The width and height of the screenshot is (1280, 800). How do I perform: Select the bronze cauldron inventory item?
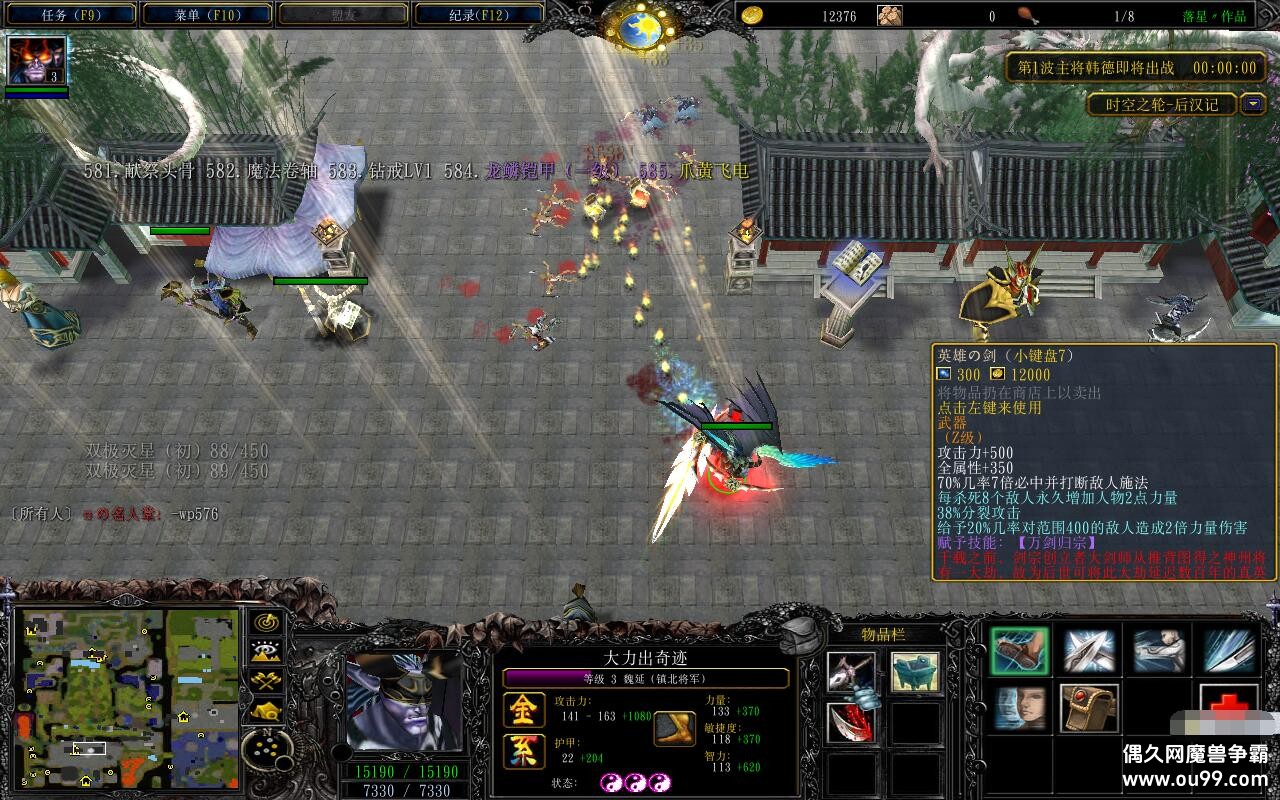coord(915,673)
